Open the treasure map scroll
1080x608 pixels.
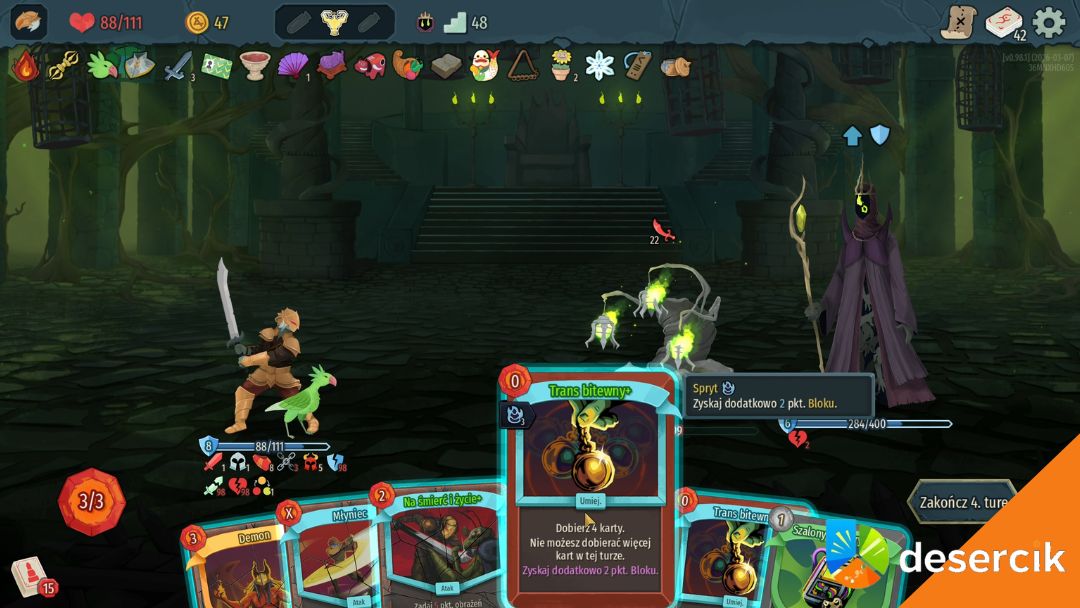tap(958, 22)
